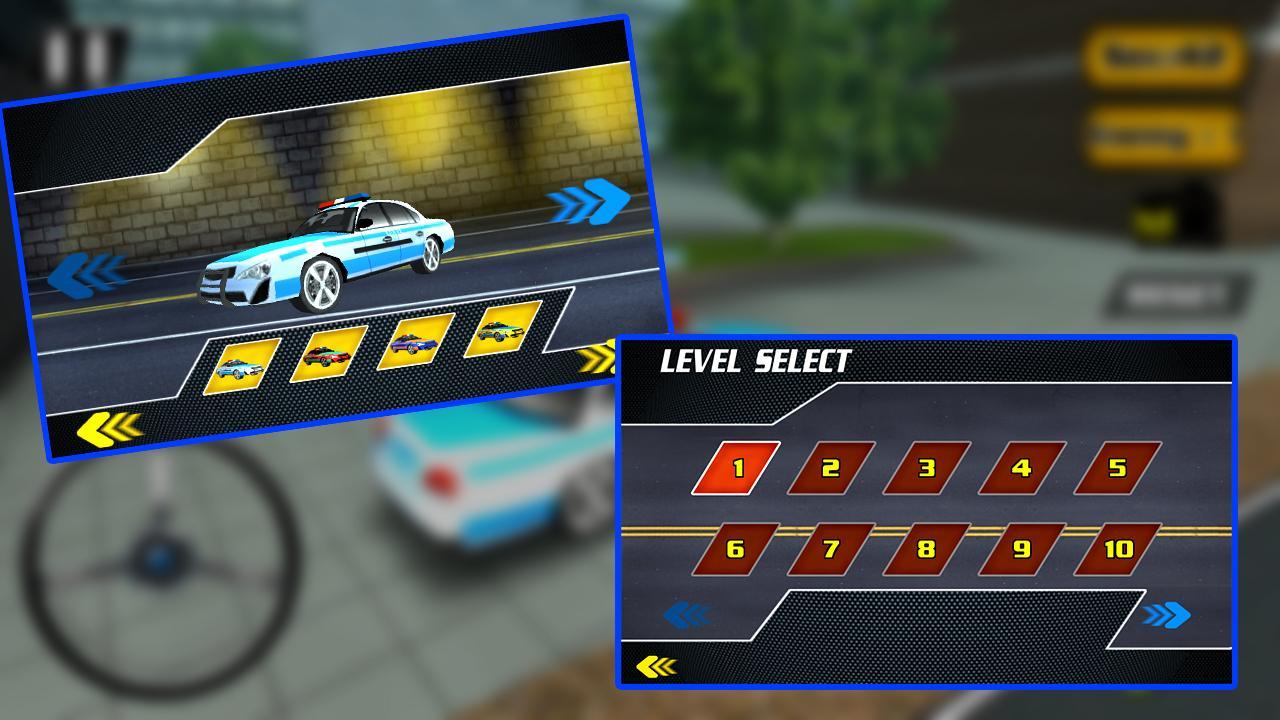Screen dimensions: 1280x720
Task: Pick the purple and blue car thumbnail
Action: click(x=415, y=341)
